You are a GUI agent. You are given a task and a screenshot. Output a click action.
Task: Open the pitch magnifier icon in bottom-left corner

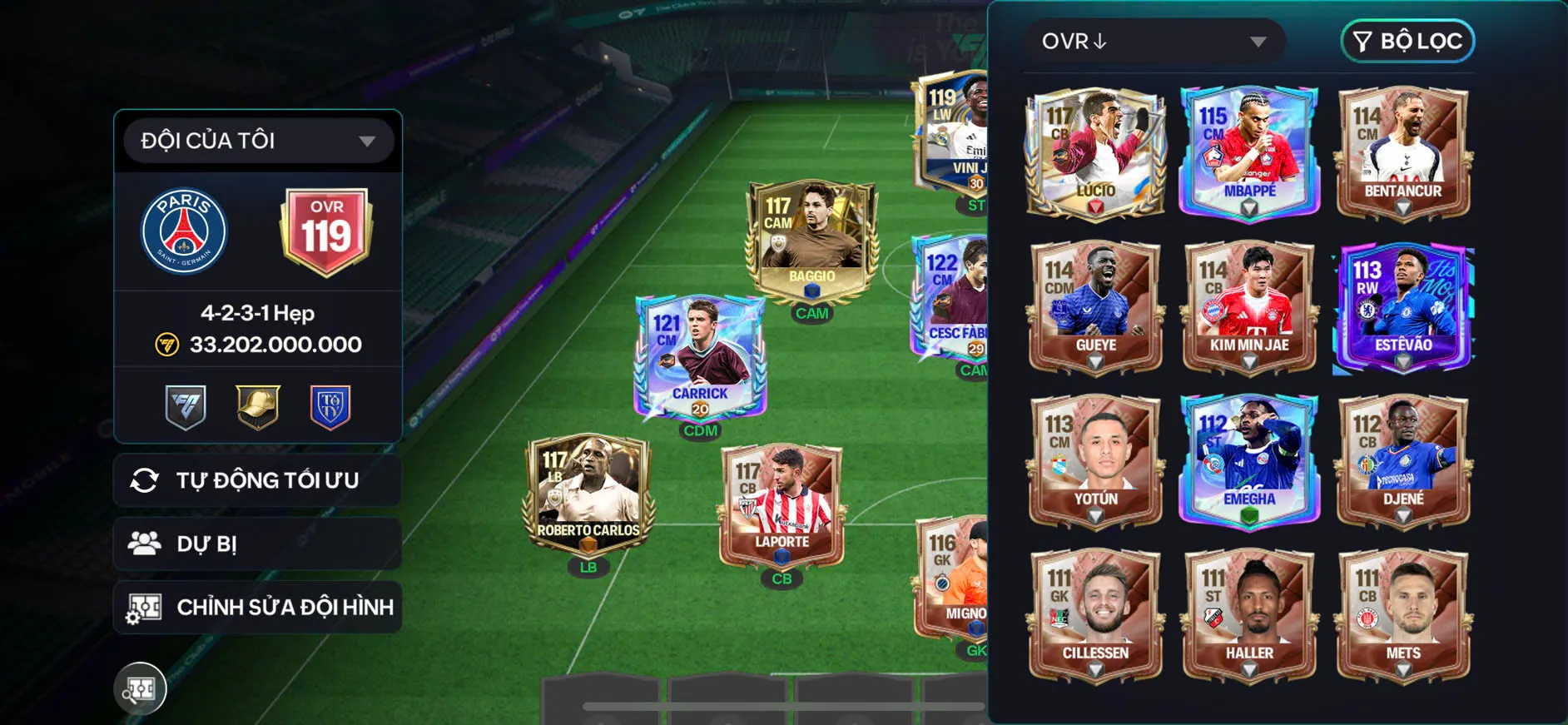pyautogui.click(x=141, y=689)
